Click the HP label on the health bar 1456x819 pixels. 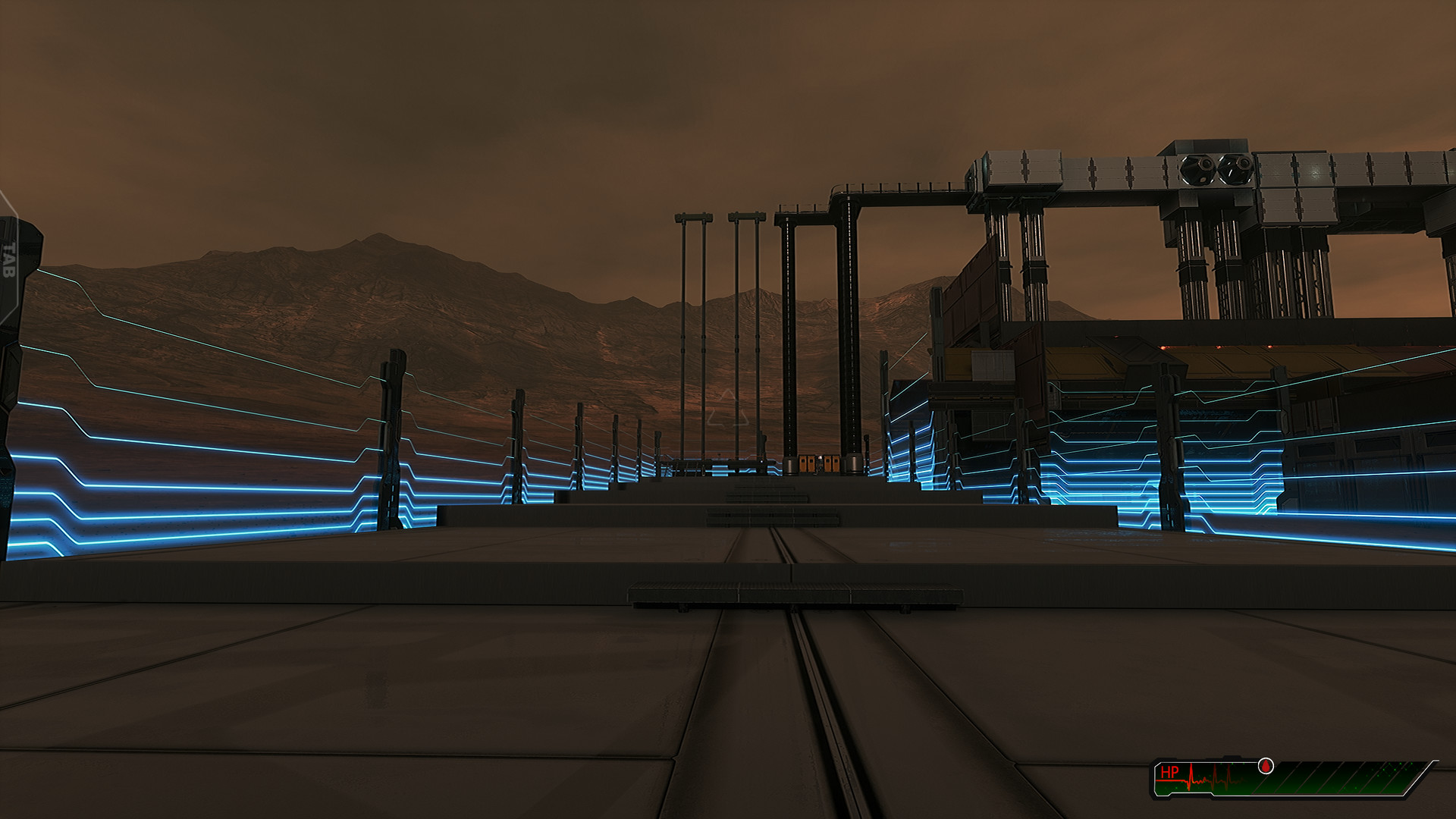(1170, 772)
